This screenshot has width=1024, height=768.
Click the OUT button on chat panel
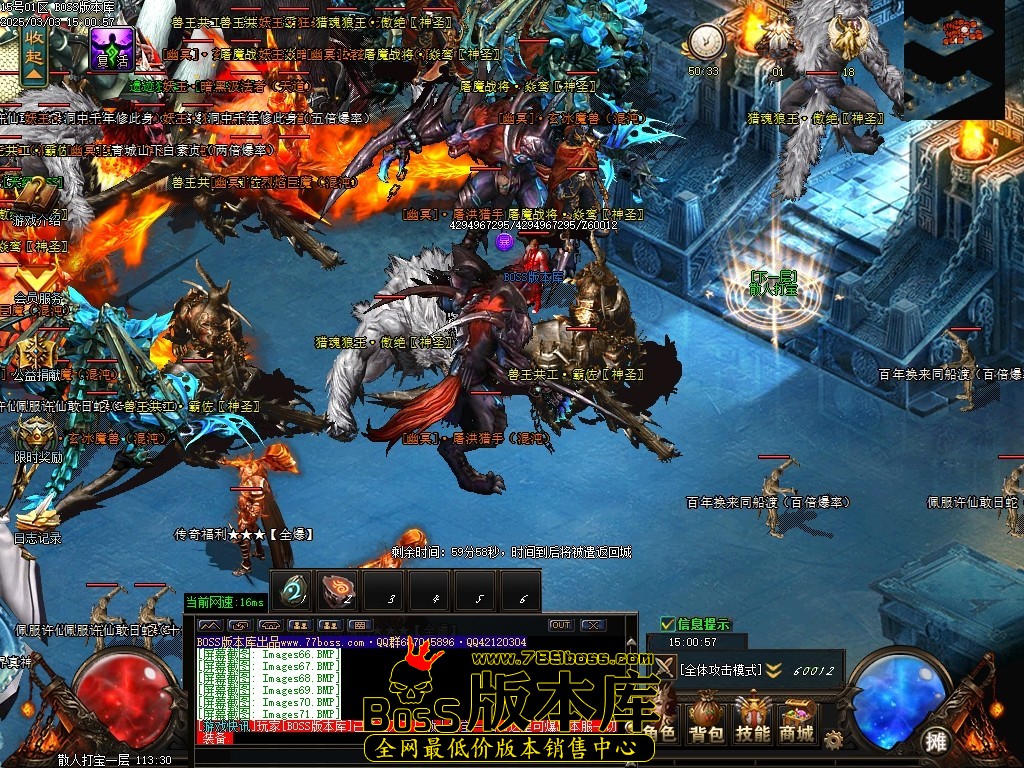[x=561, y=625]
